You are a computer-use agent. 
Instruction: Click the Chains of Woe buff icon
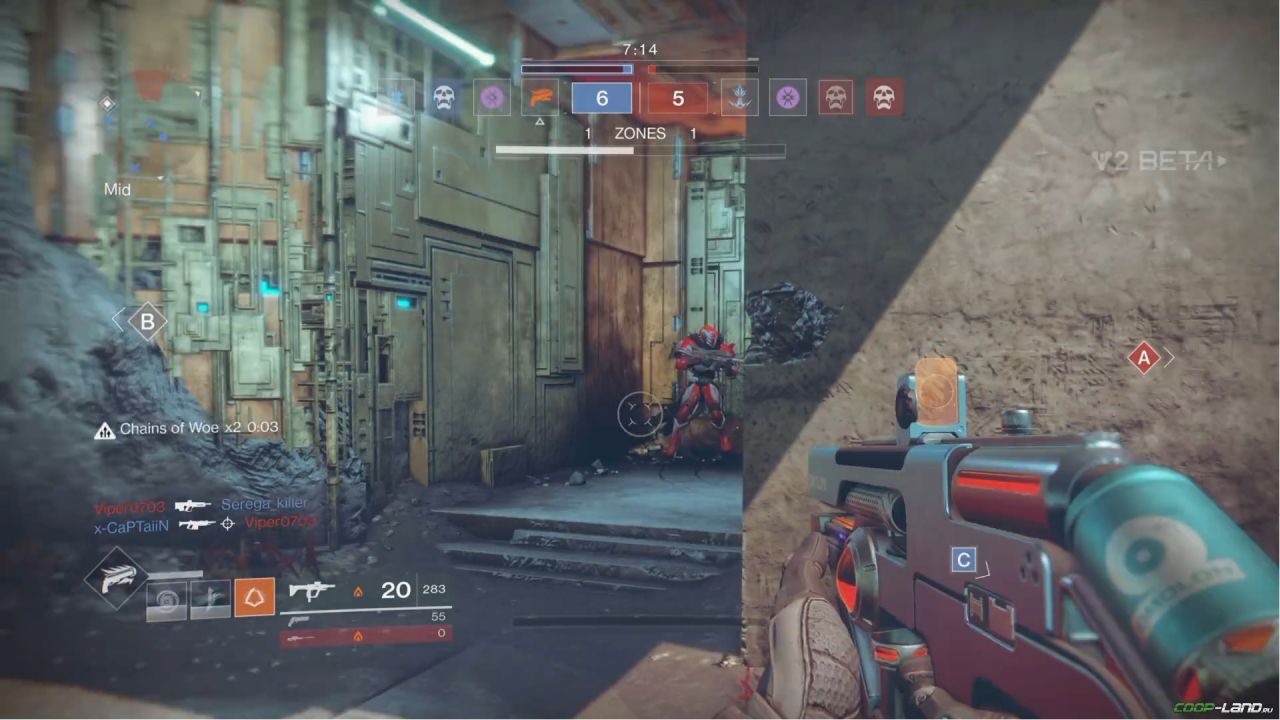(x=104, y=430)
